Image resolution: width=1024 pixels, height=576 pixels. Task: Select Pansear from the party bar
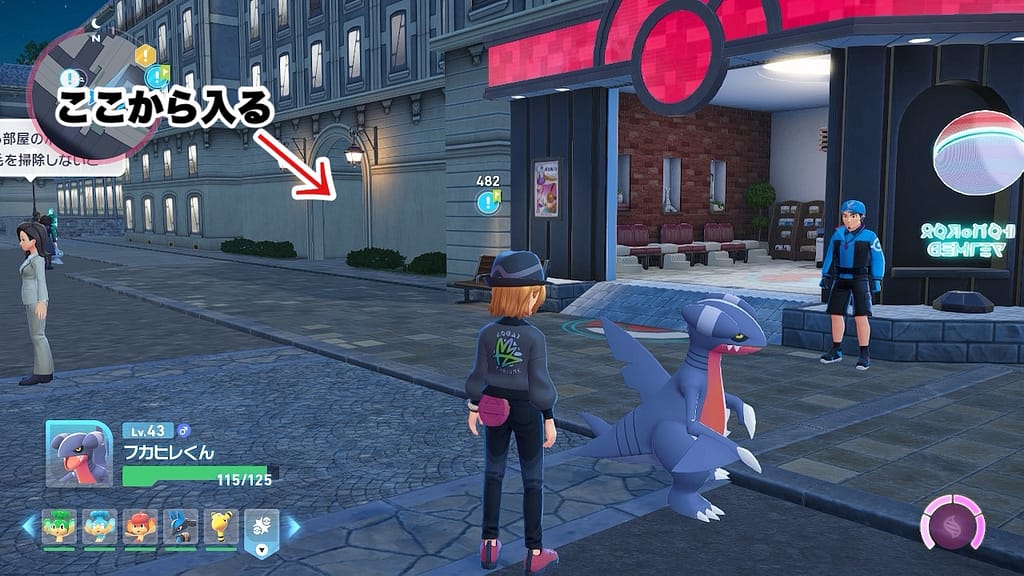pyautogui.click(x=140, y=527)
